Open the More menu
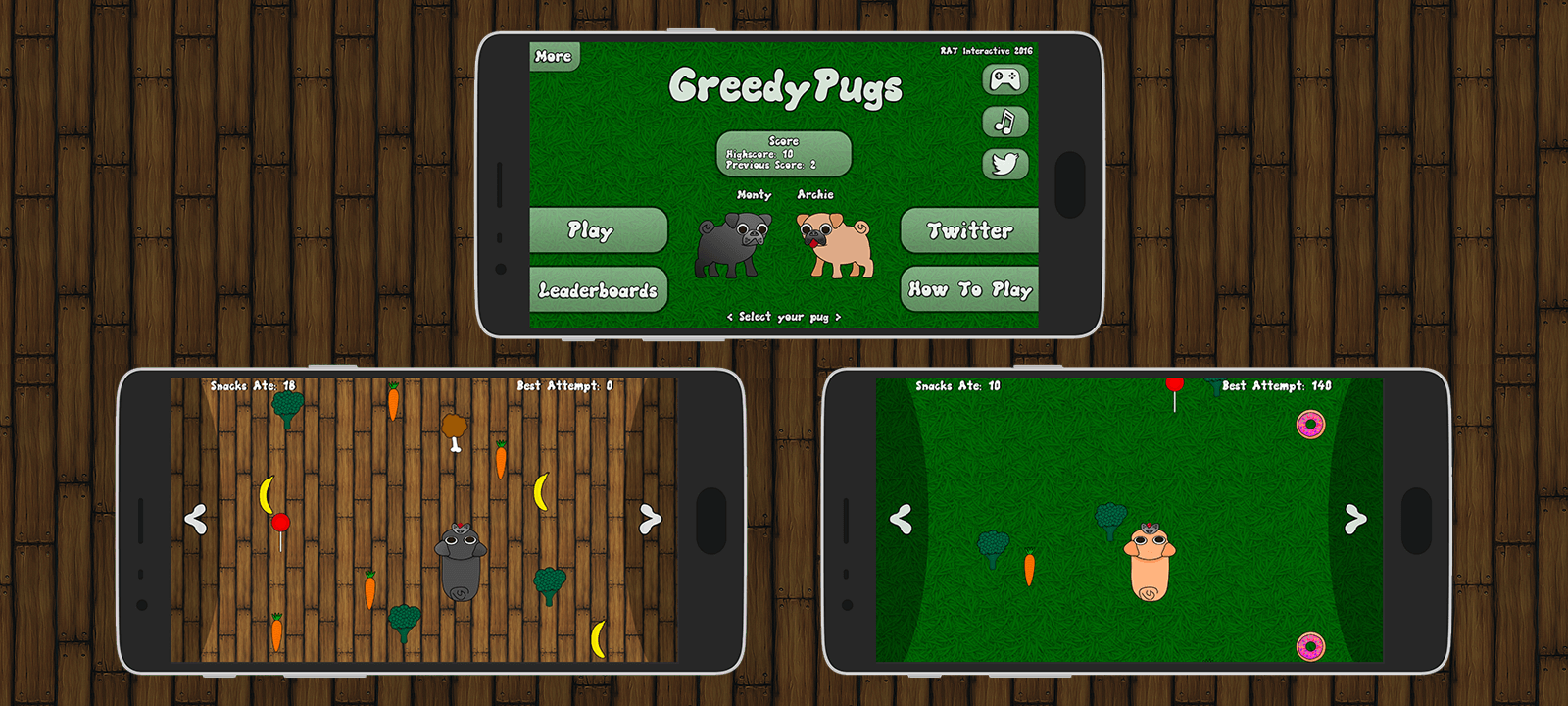 click(552, 56)
